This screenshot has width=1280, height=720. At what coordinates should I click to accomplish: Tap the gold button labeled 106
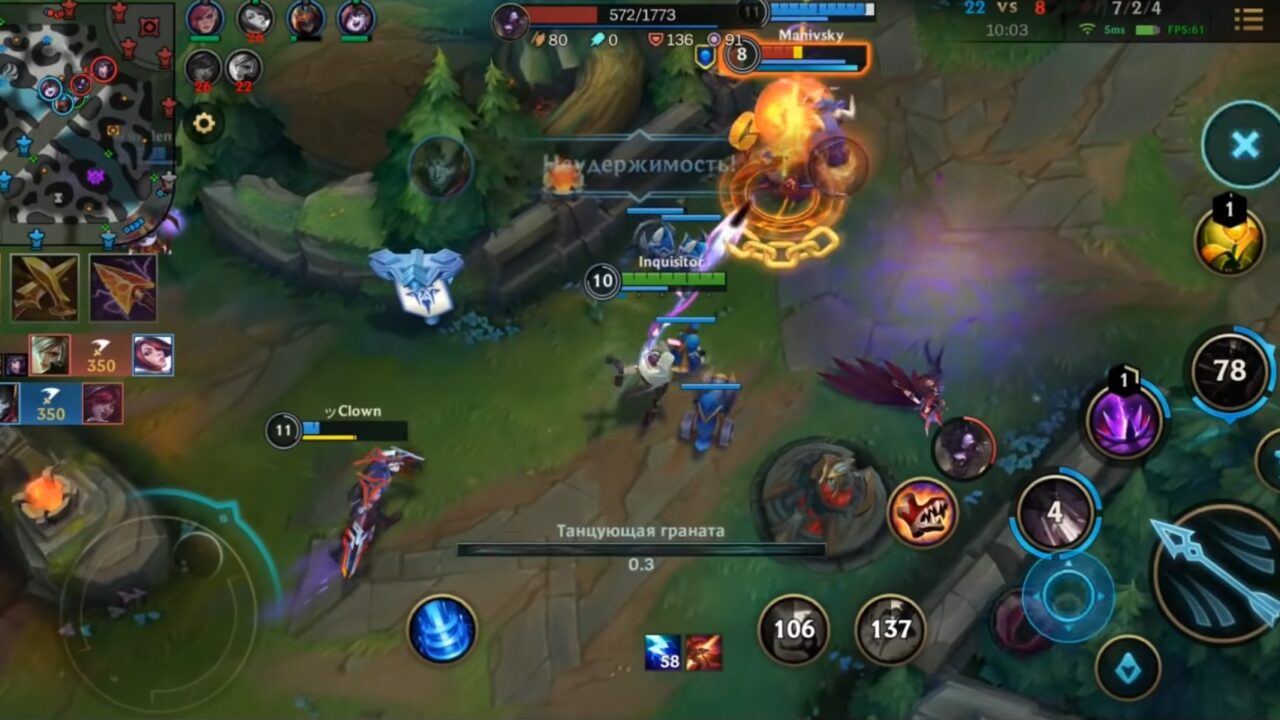791,630
